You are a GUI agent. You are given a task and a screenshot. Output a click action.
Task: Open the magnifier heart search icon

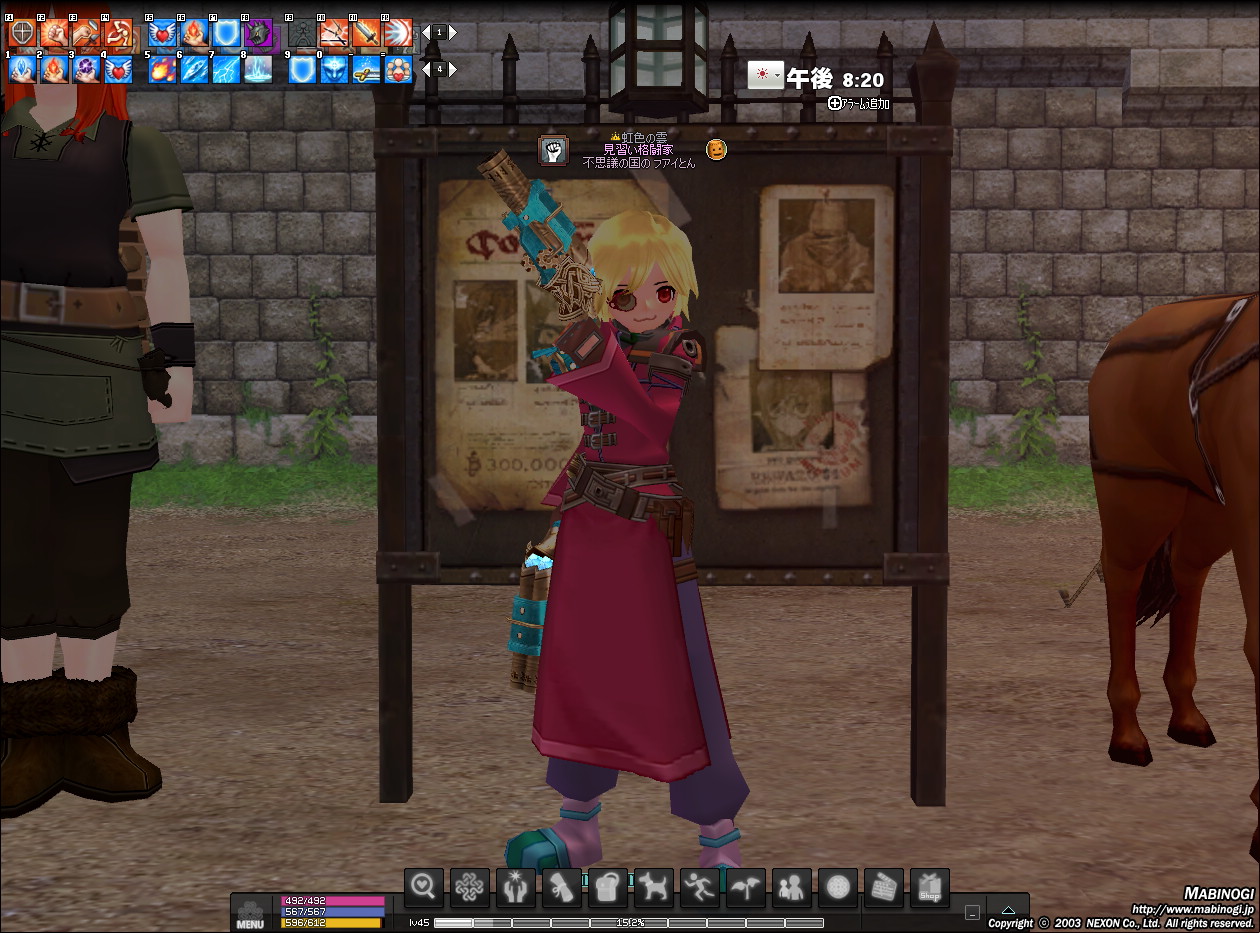(424, 887)
